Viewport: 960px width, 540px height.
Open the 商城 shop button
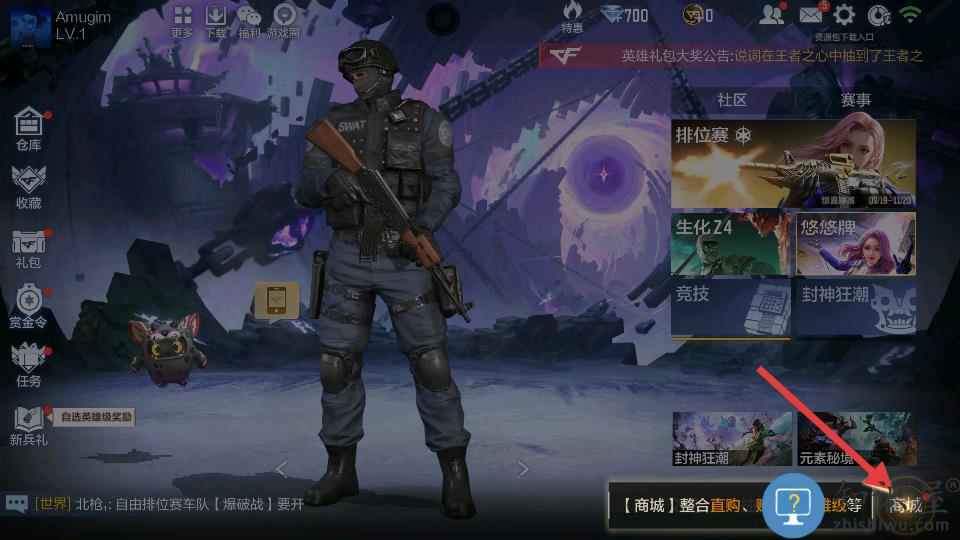[x=907, y=504]
